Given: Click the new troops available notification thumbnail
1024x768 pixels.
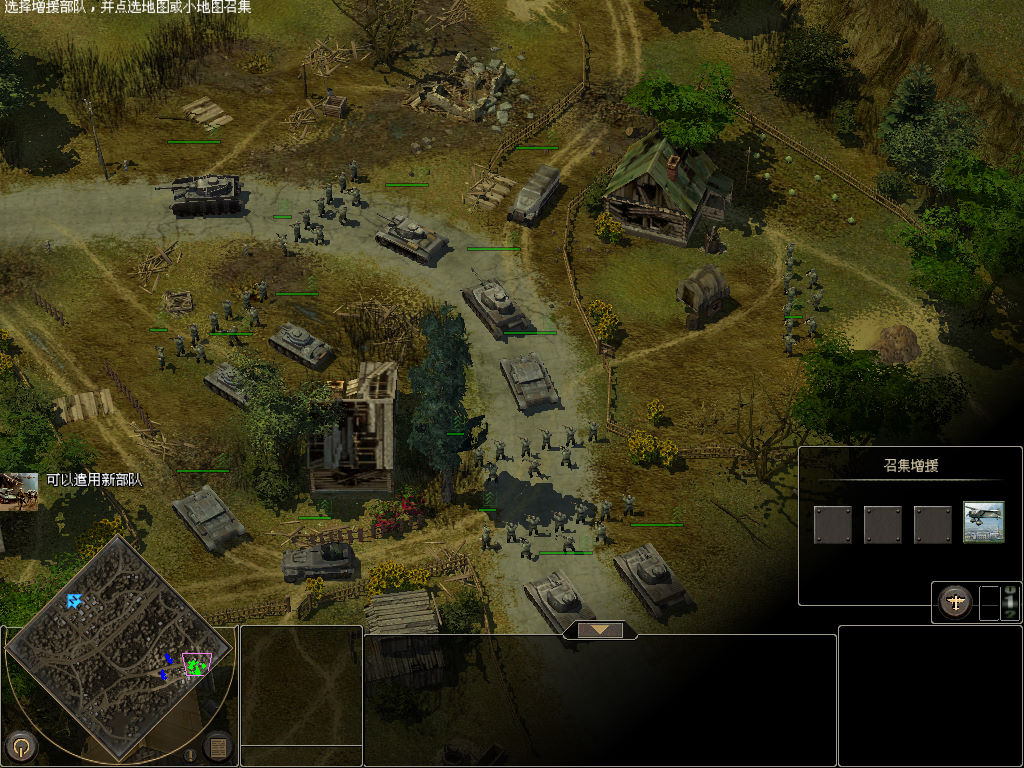Looking at the screenshot, I should pyautogui.click(x=19, y=491).
